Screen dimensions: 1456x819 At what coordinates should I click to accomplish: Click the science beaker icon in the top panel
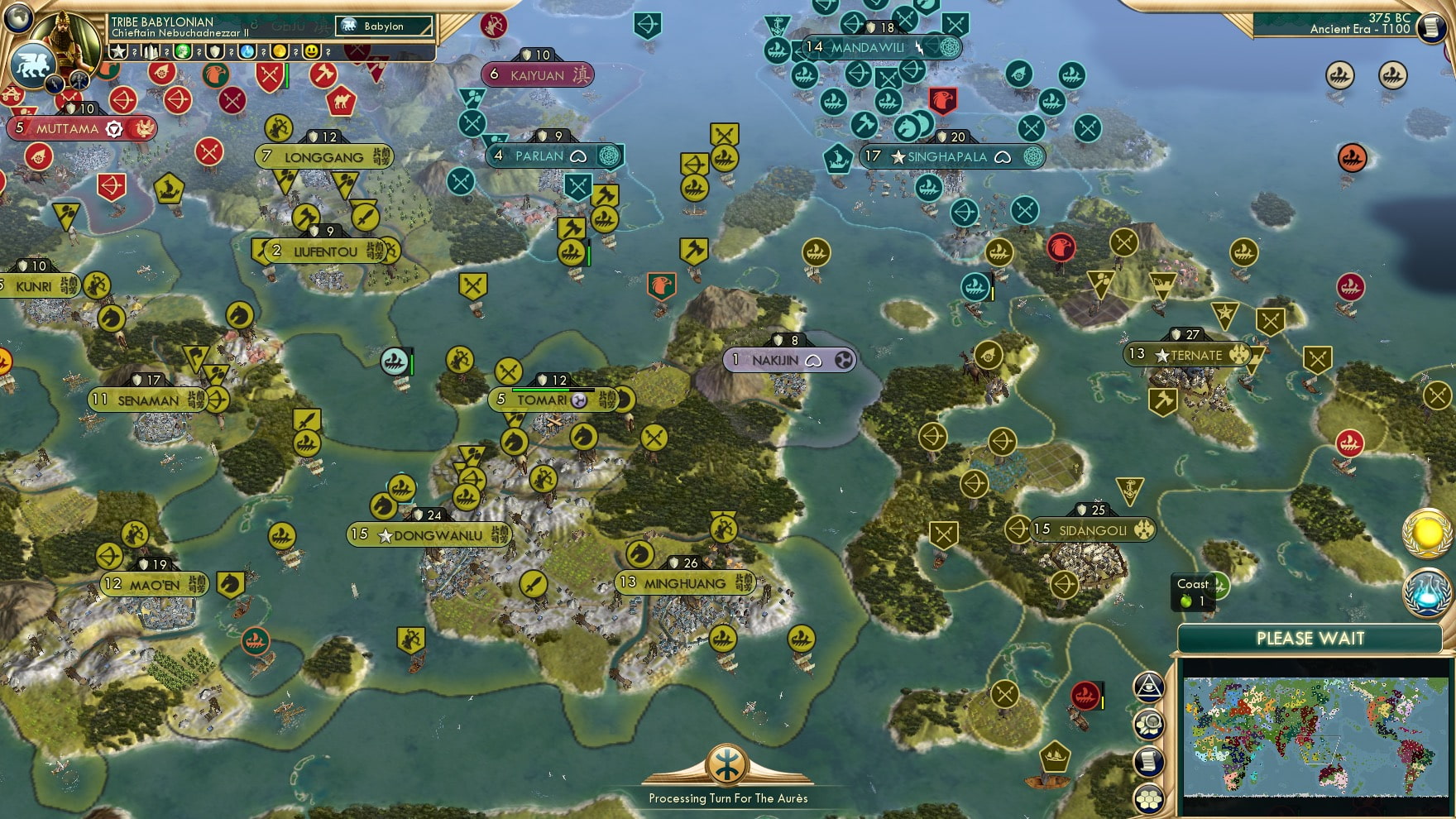tap(247, 51)
